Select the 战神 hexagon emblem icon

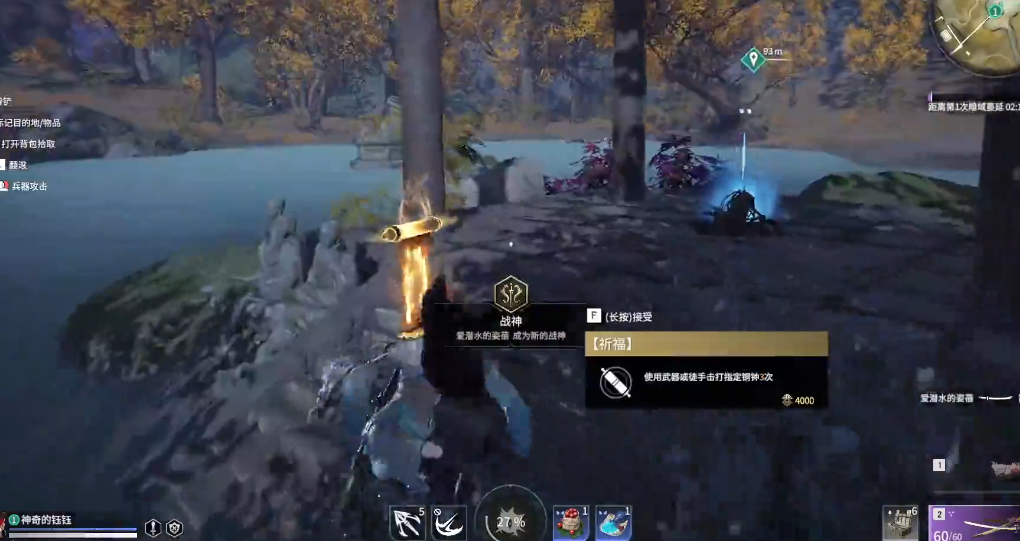tap(510, 294)
